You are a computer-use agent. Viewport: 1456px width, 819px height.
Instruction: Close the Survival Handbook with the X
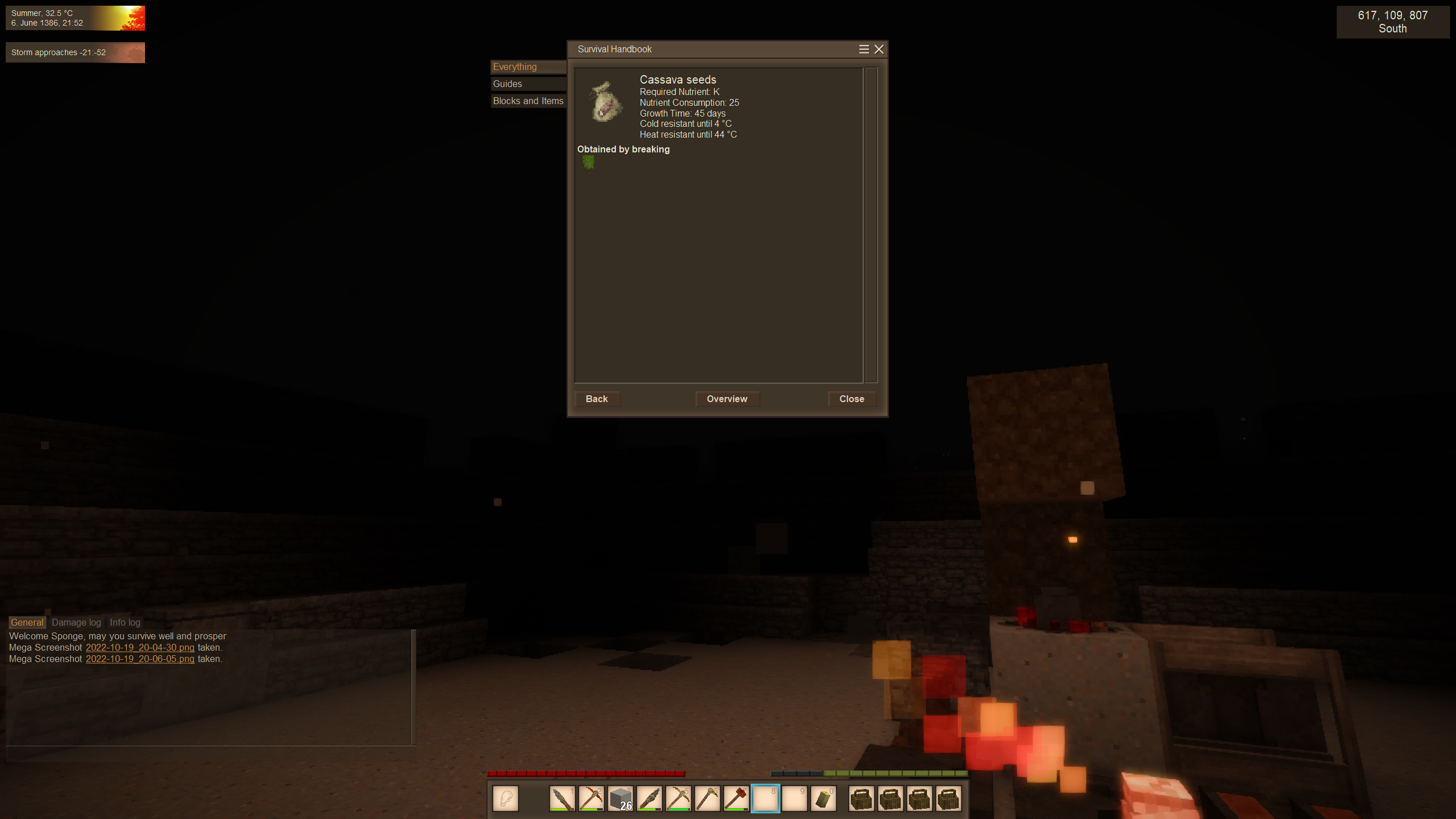click(x=879, y=49)
